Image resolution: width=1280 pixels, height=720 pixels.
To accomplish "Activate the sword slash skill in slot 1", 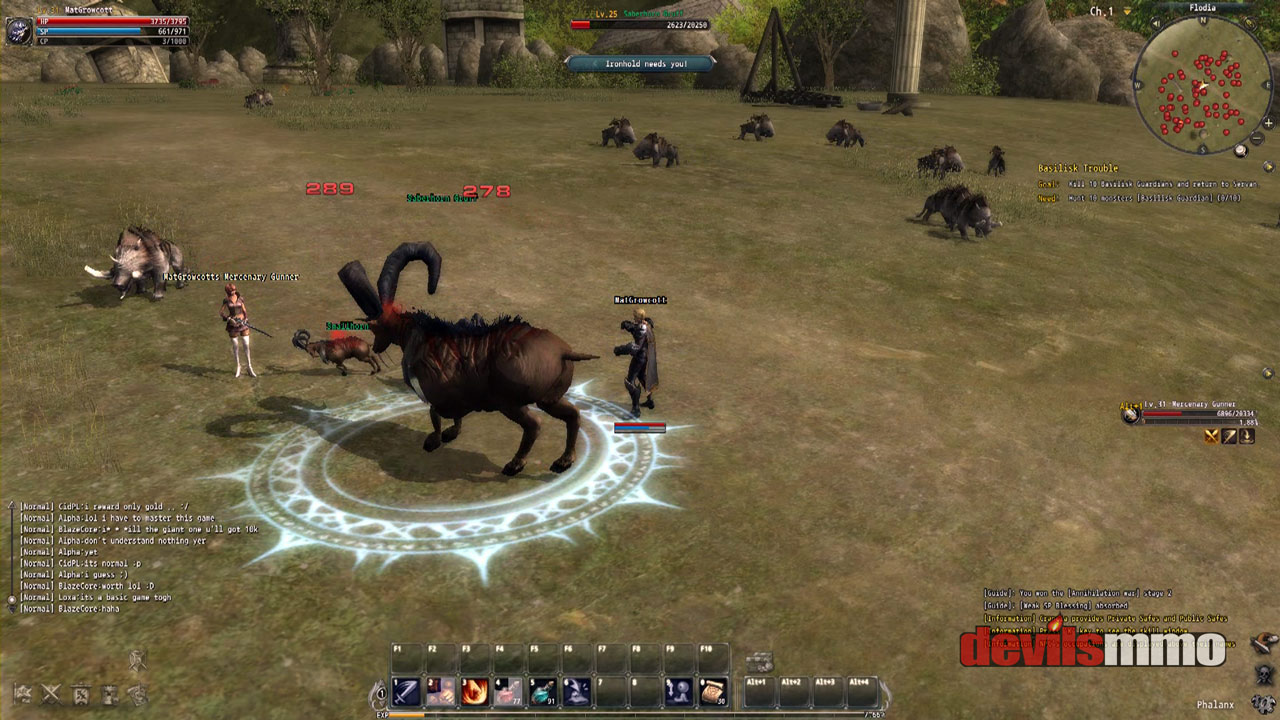I will 407,691.
